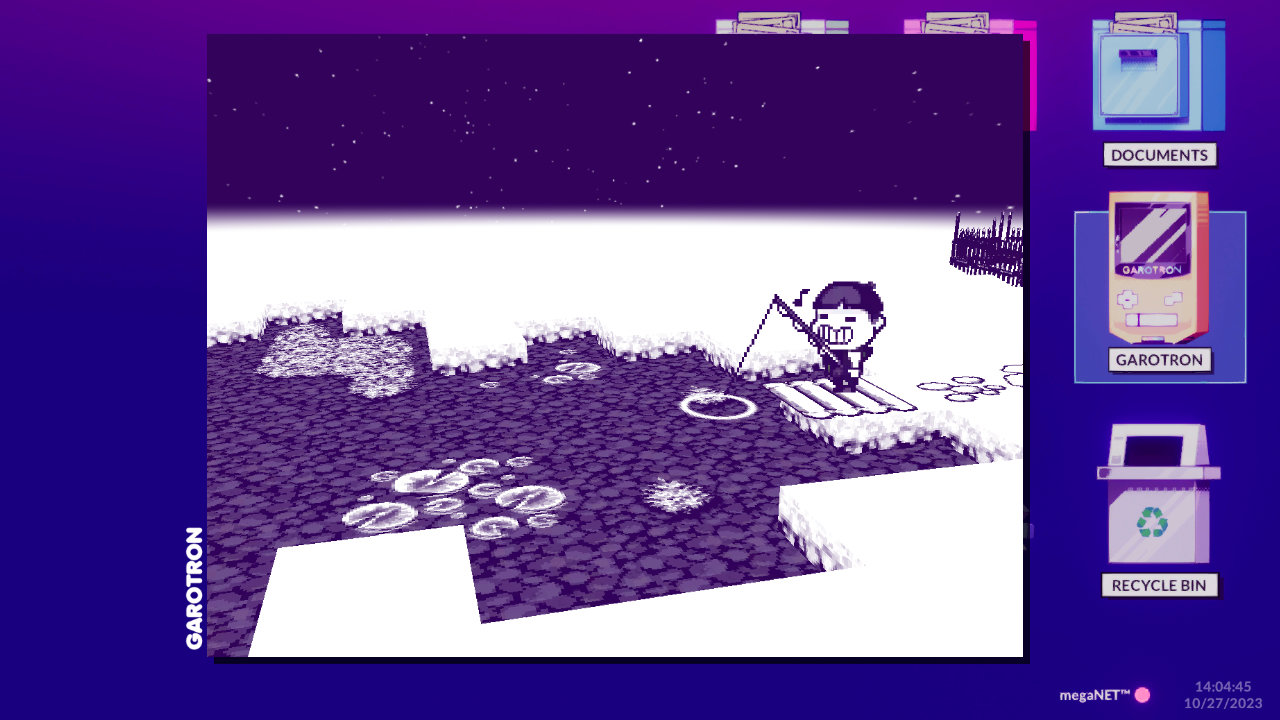Click the paper-stacked window peeking at top left
The image size is (1280, 720).
pos(770,20)
